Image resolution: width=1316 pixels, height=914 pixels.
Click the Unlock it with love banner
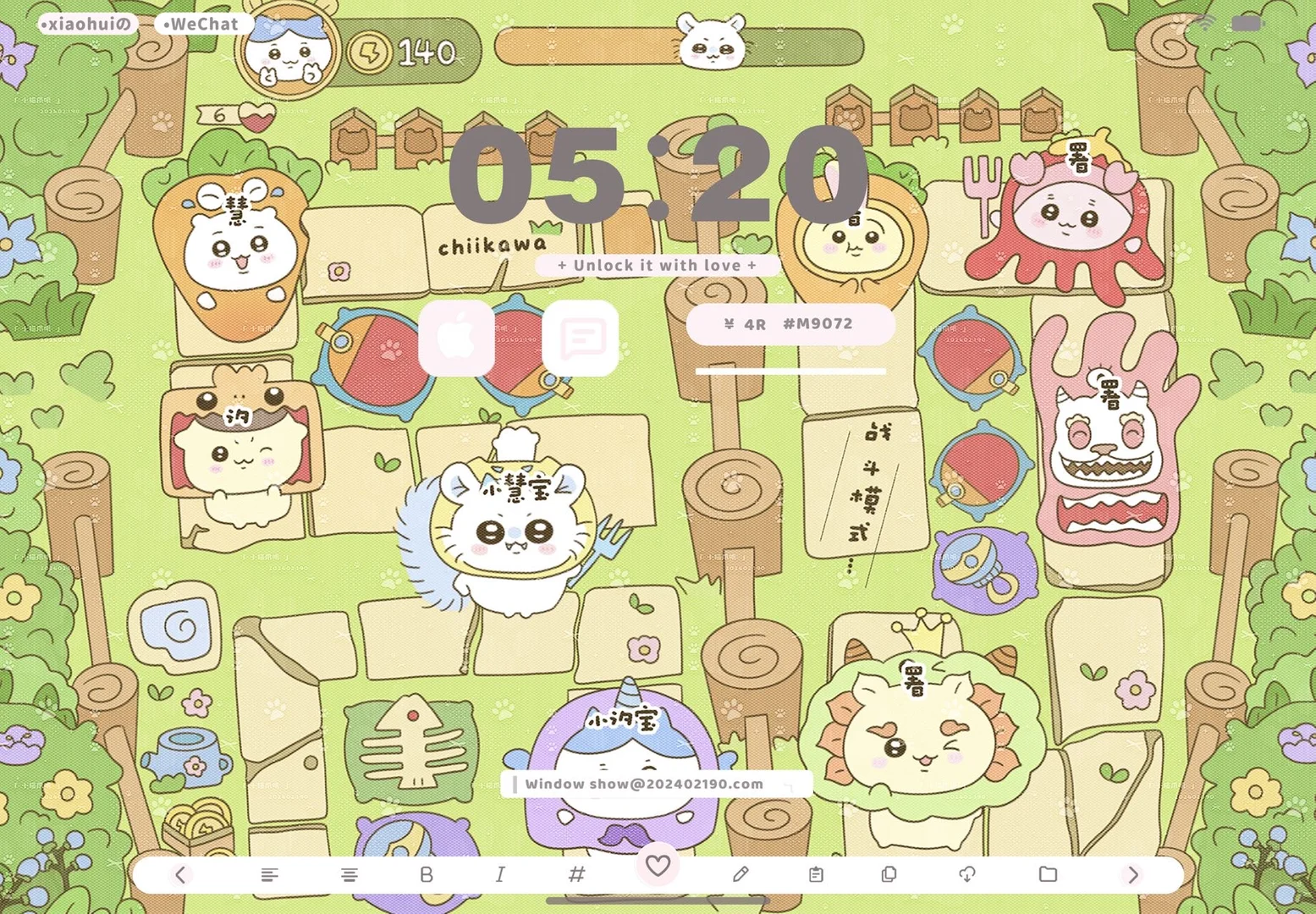[658, 265]
